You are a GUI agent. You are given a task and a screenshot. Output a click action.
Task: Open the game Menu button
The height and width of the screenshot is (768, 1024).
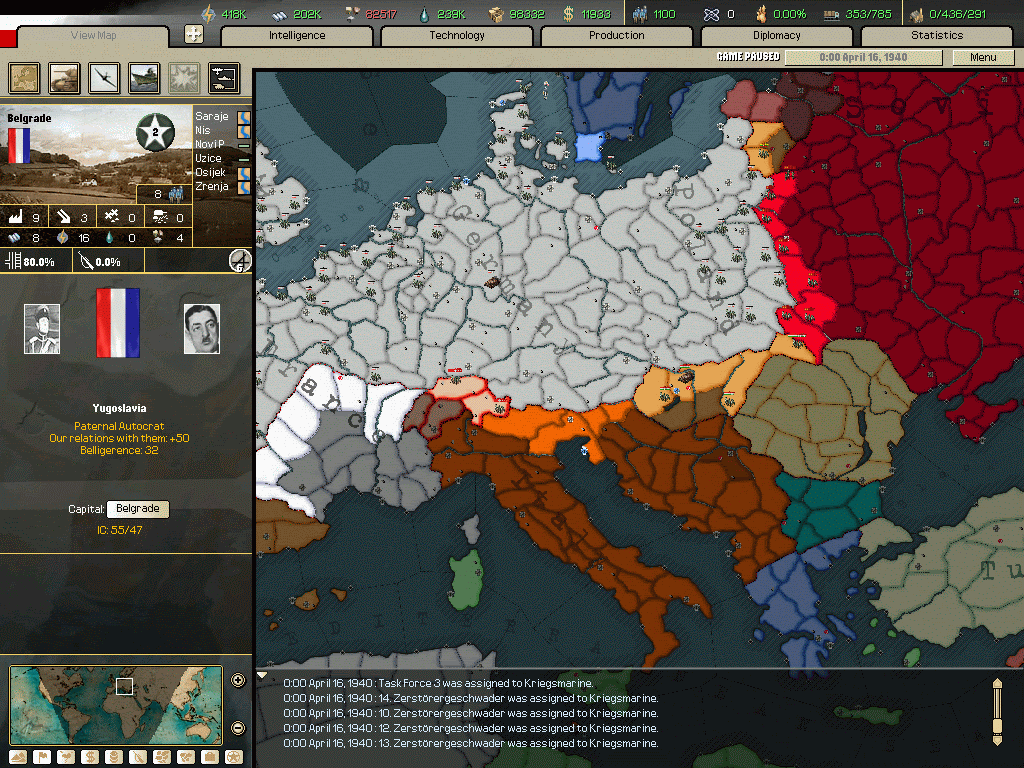coord(983,57)
